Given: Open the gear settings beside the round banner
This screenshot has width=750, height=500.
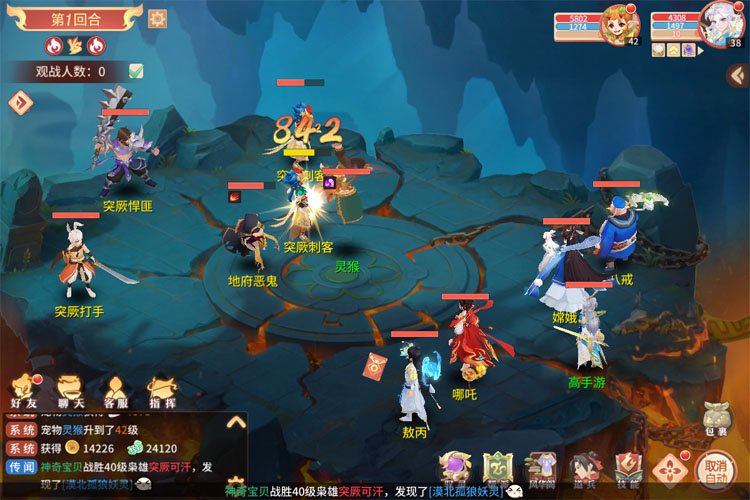Looking at the screenshot, I should (x=157, y=18).
